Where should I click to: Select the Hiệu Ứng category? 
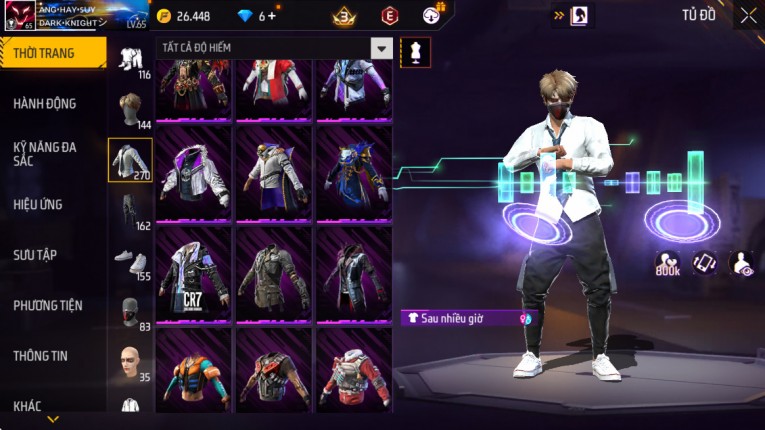pos(39,204)
